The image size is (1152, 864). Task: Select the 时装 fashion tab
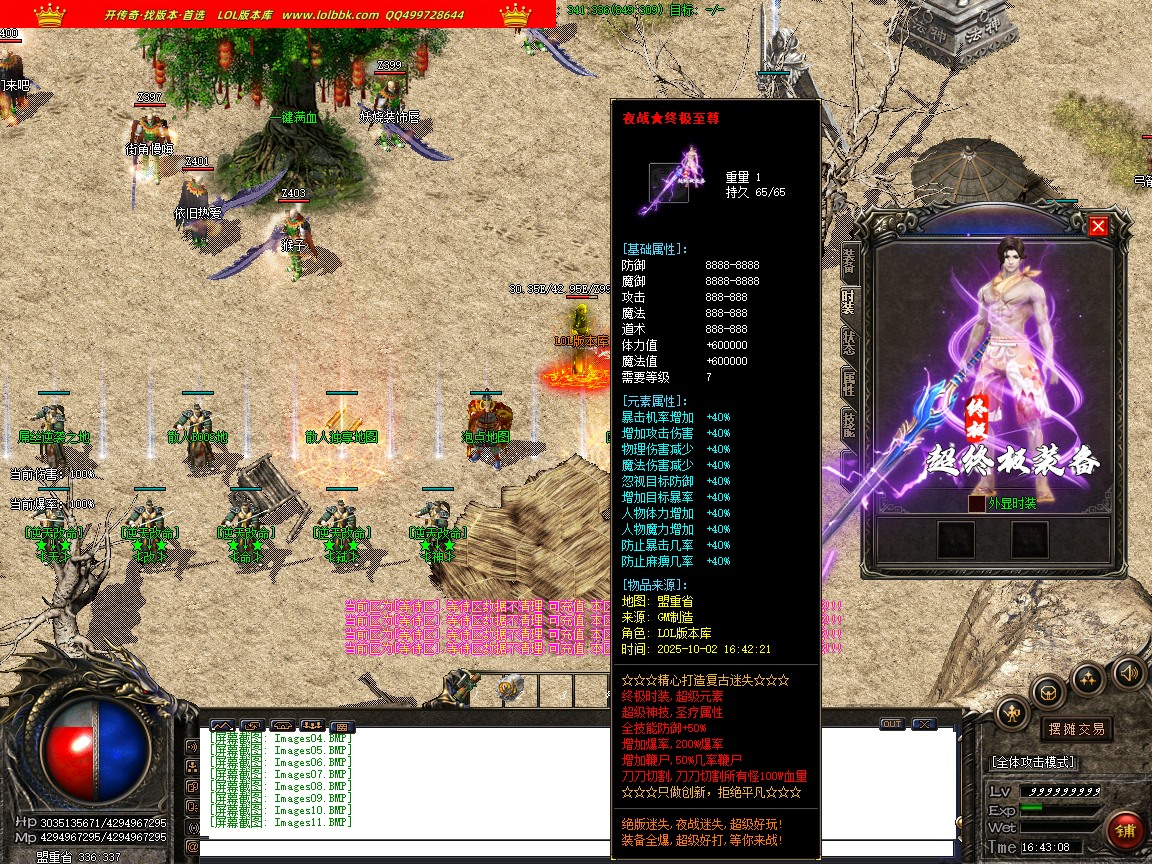click(849, 301)
